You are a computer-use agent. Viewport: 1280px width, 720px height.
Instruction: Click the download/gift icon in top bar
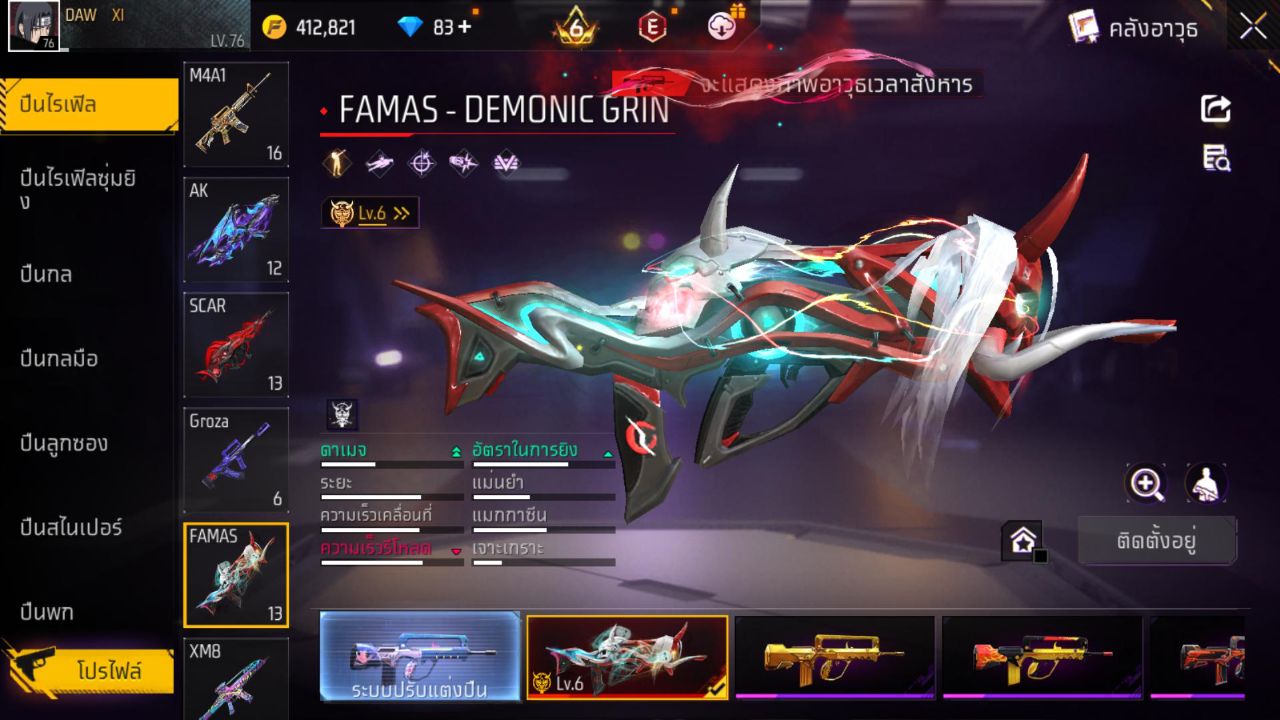point(722,28)
